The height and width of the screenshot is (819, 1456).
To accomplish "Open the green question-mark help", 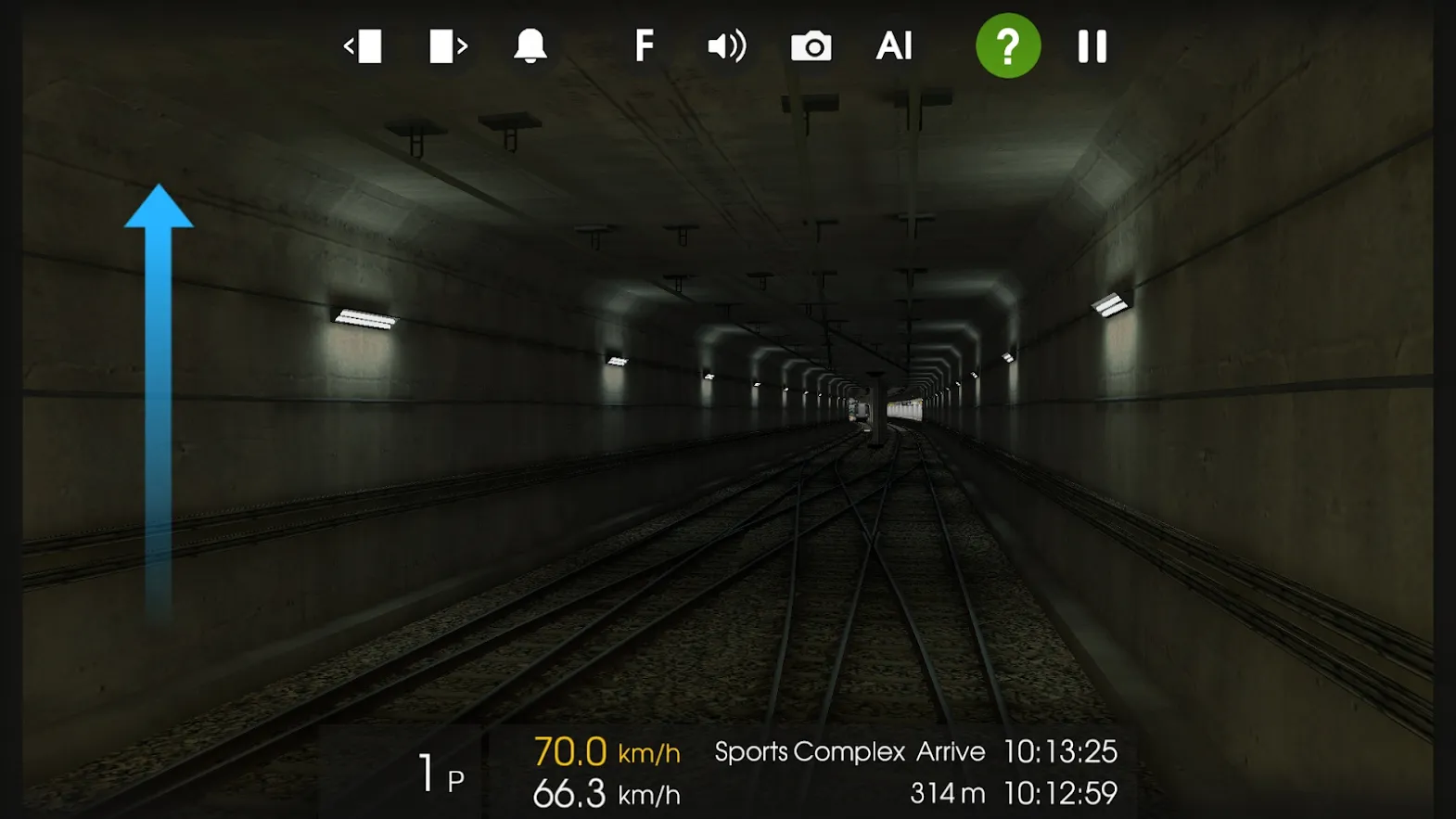I will [1008, 44].
